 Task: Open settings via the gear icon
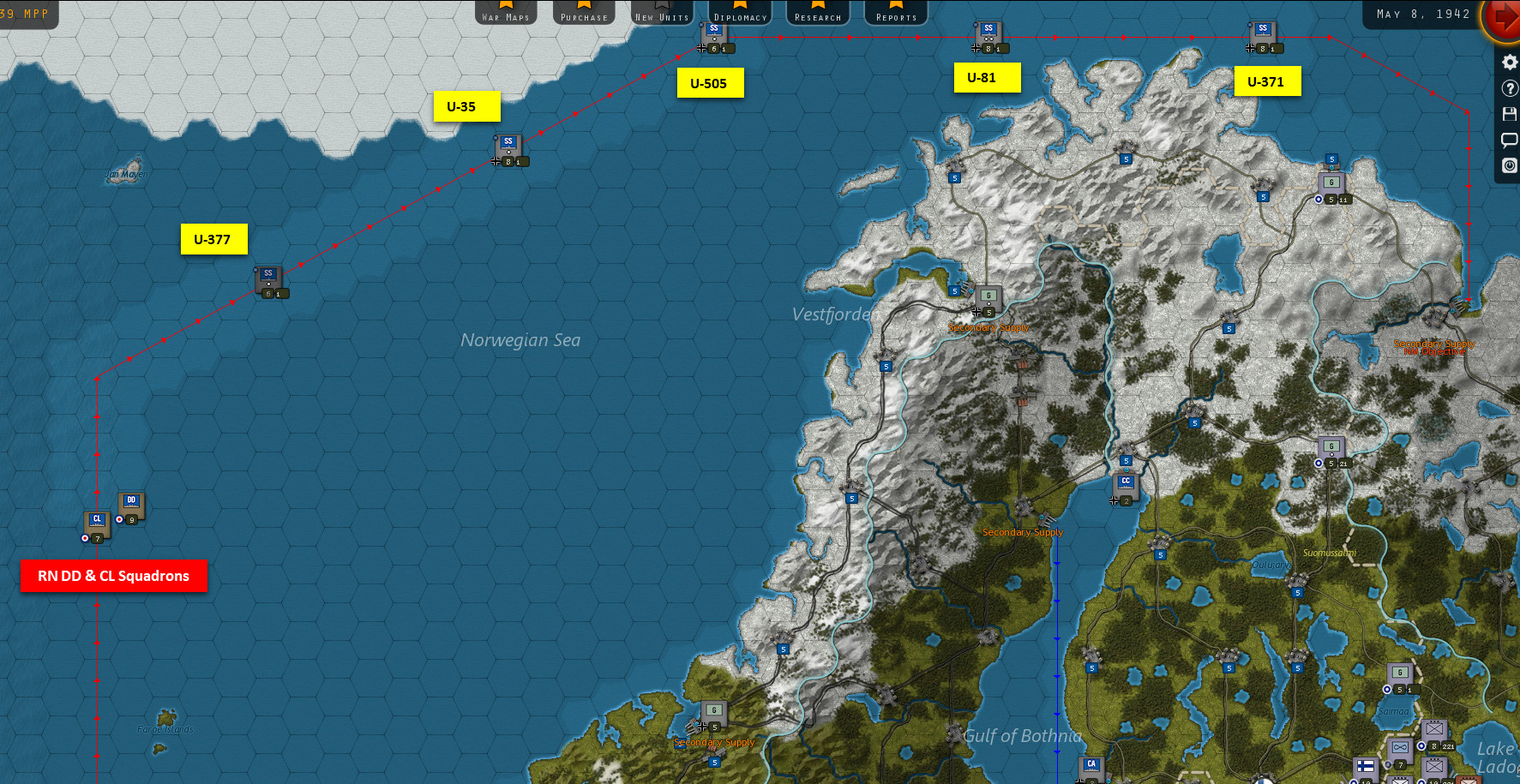click(1510, 62)
